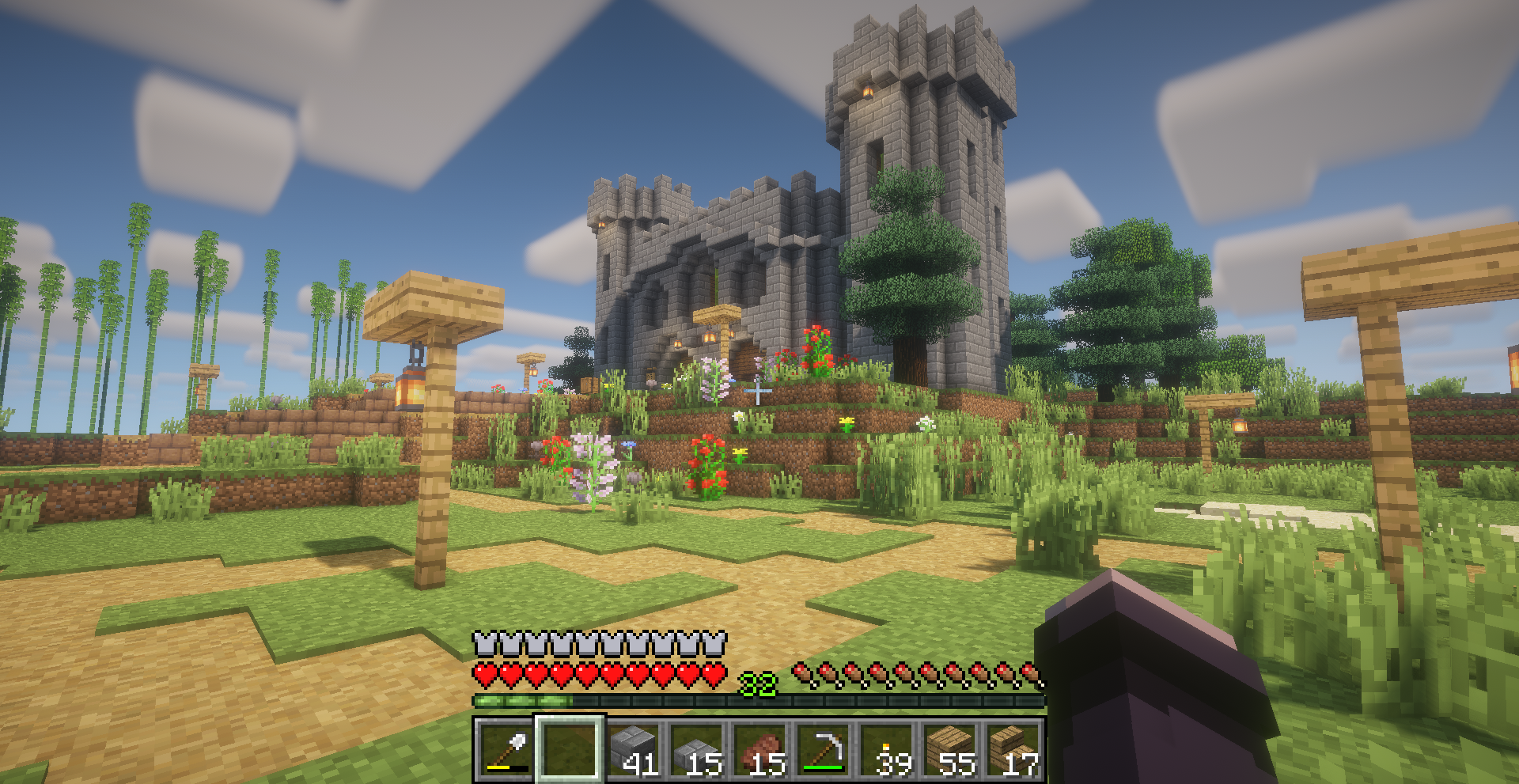Select the torch stack of 39
Screen dimensions: 1519x784
[887, 748]
